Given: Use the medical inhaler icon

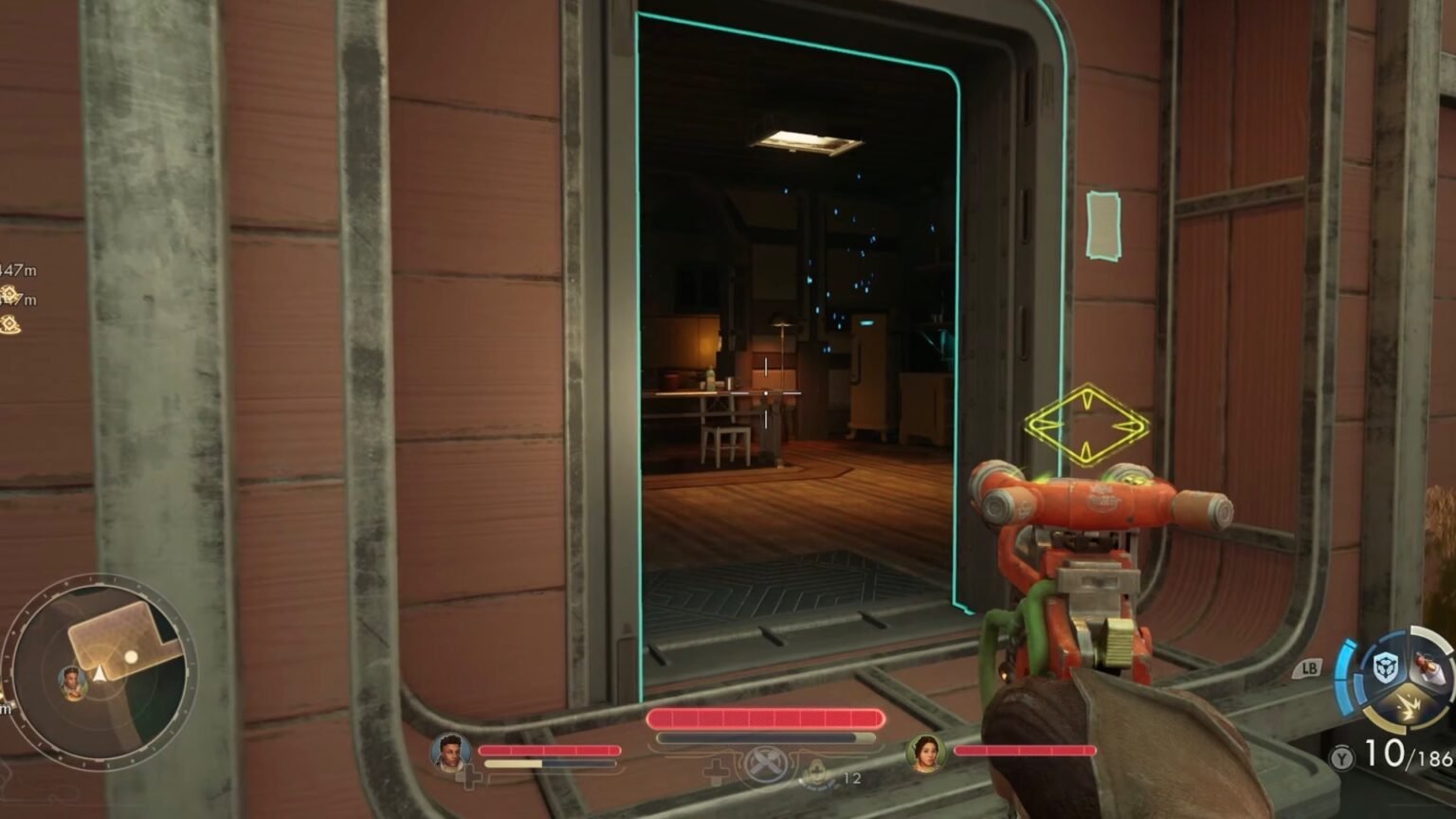Looking at the screenshot, I should [815, 773].
